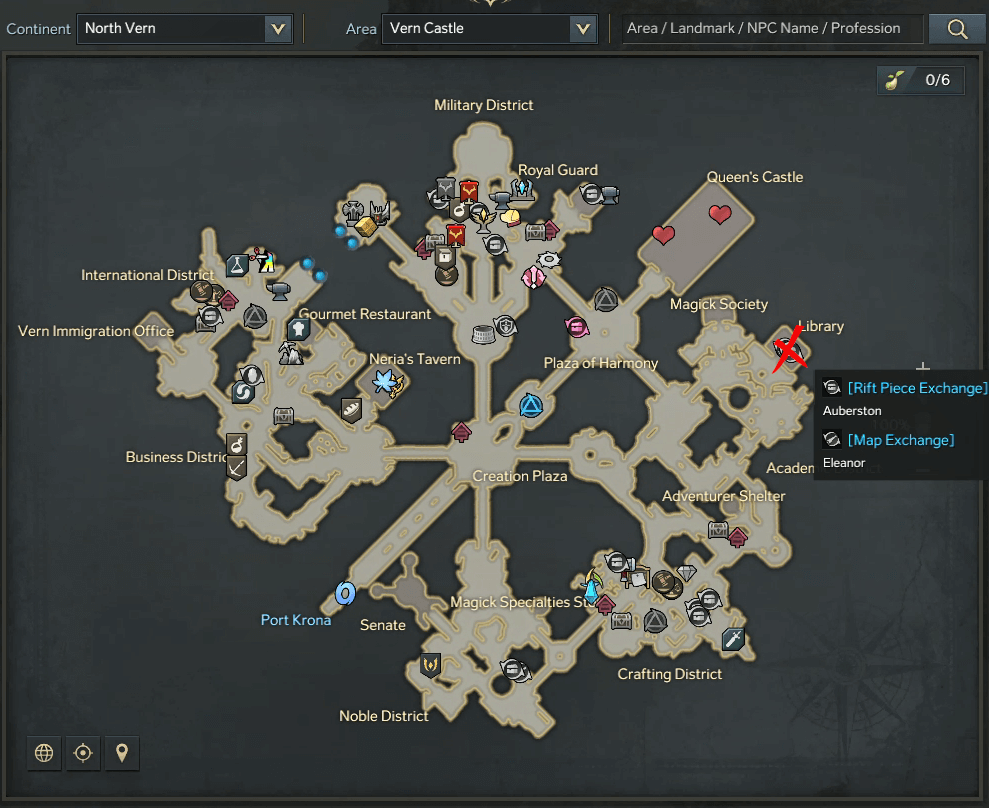Select the maple leaf icon at Neria's Tavern
The image size is (989, 808).
pyautogui.click(x=385, y=381)
